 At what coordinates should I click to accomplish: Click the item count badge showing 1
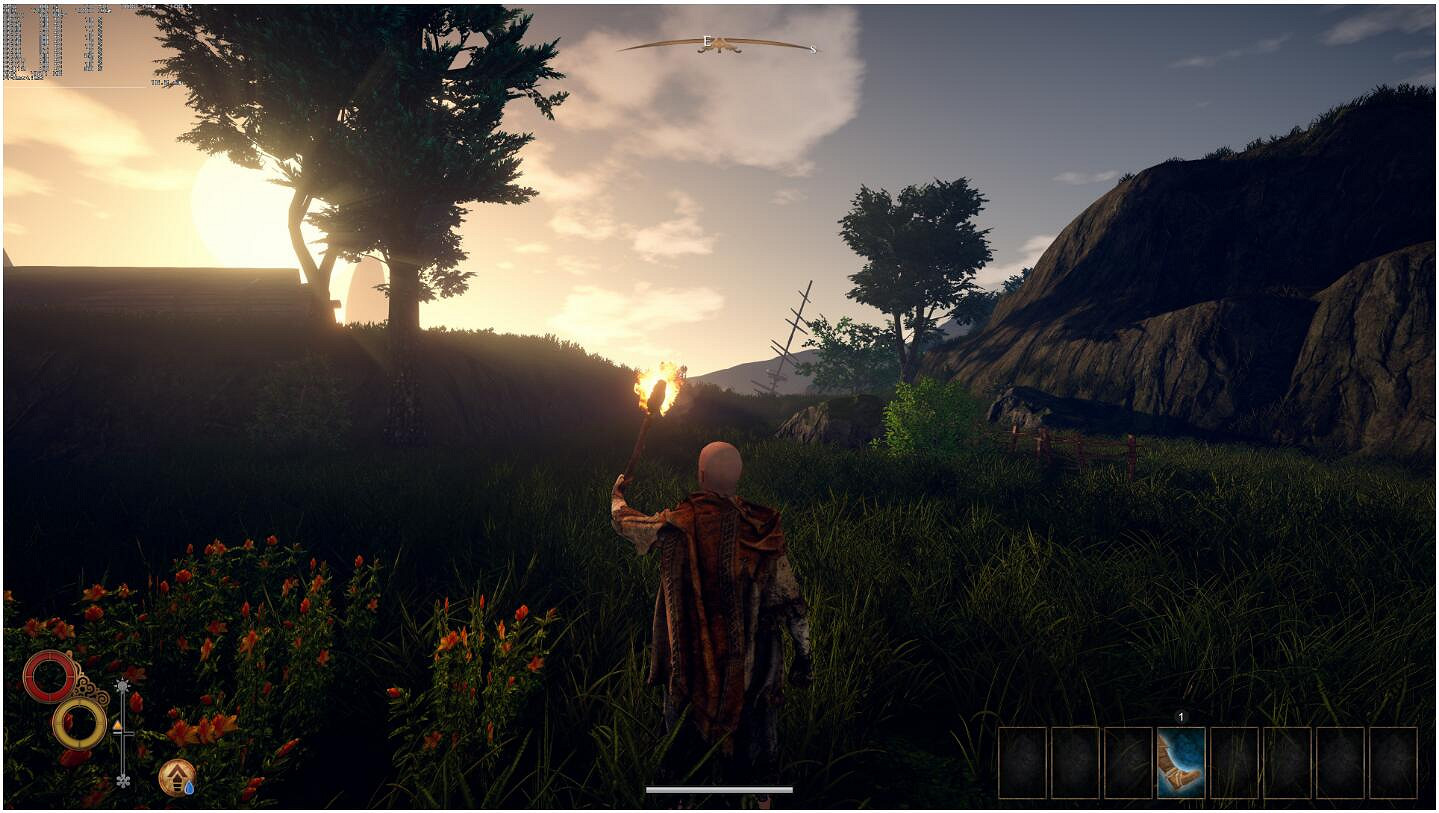pos(1182,718)
